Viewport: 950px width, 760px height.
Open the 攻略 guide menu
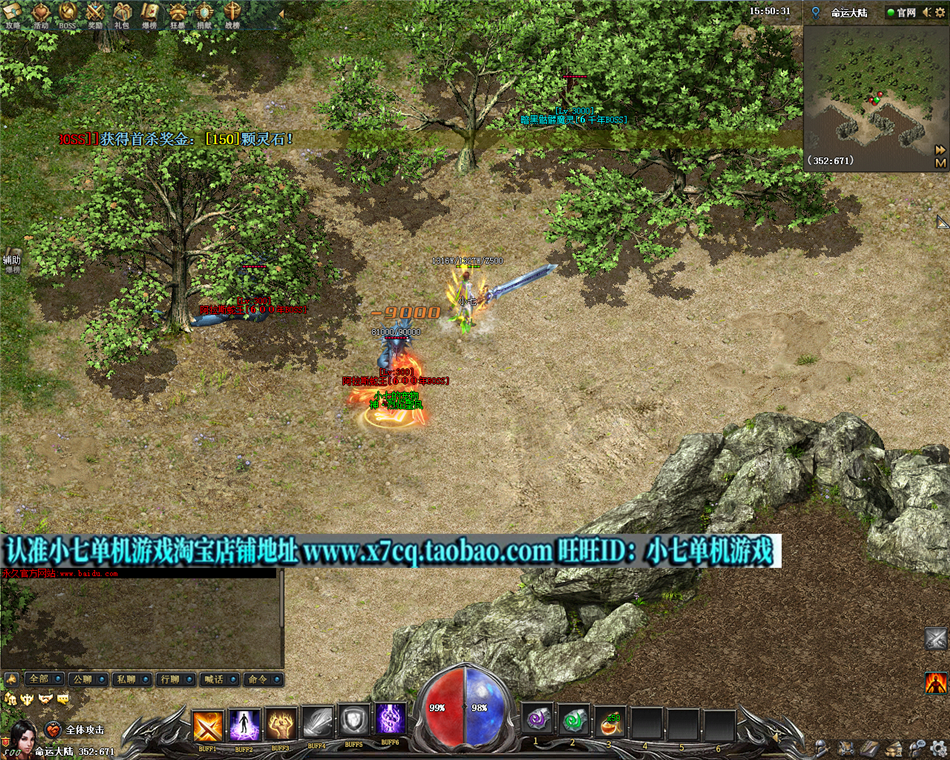tap(14, 13)
